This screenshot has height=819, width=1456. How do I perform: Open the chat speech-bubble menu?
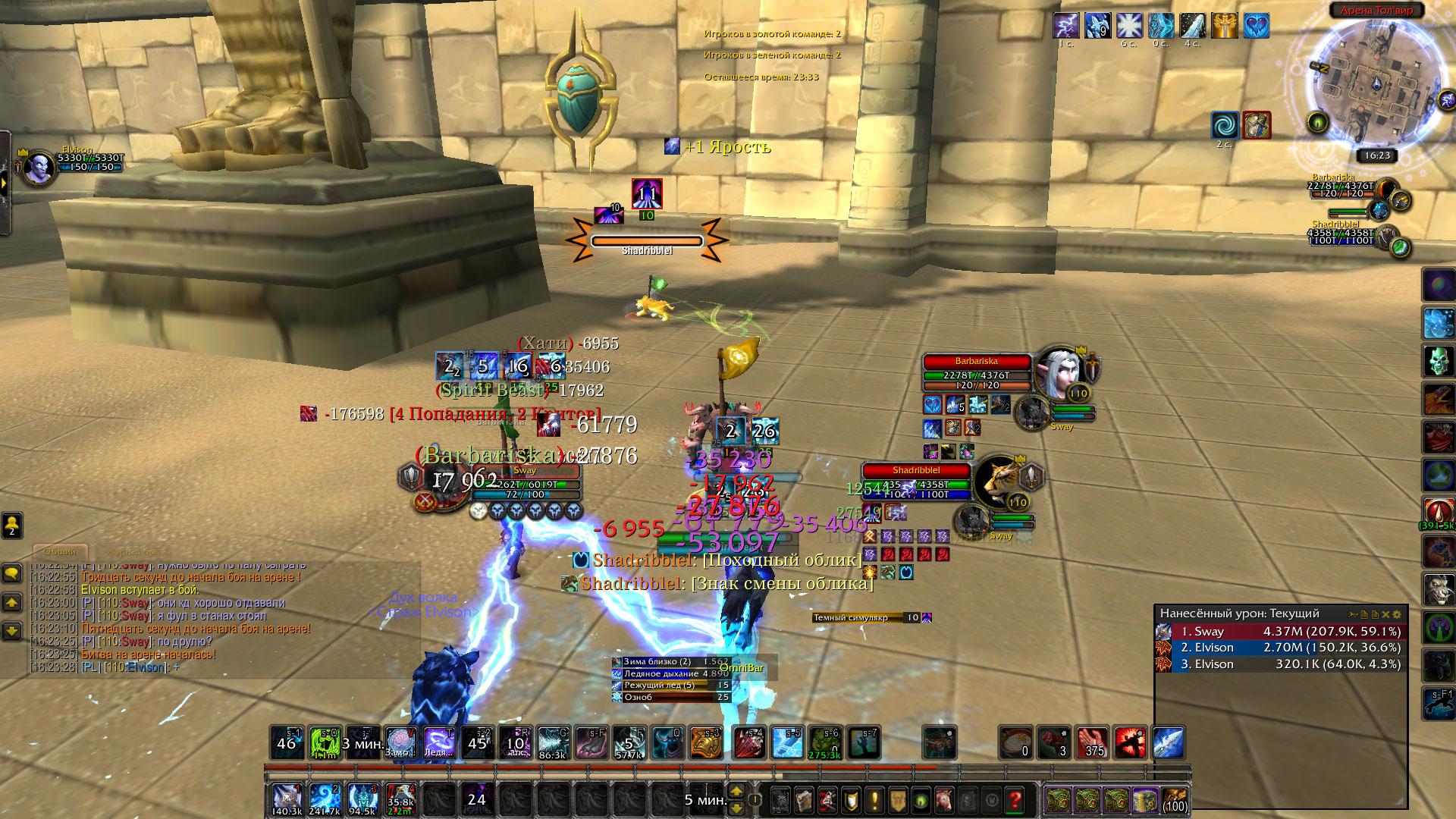12,573
